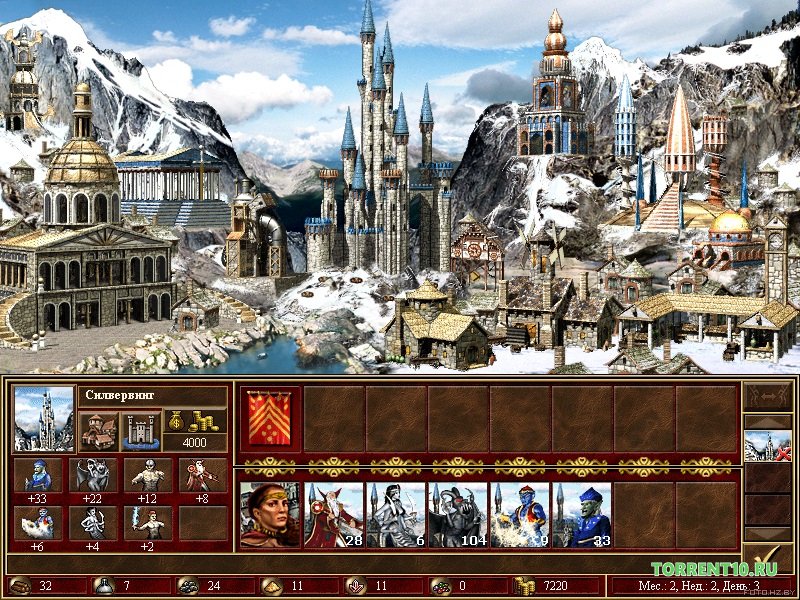Image resolution: width=800 pixels, height=600 pixels.
Task: Select the giant growth icon showing +2
Action: (x=149, y=522)
